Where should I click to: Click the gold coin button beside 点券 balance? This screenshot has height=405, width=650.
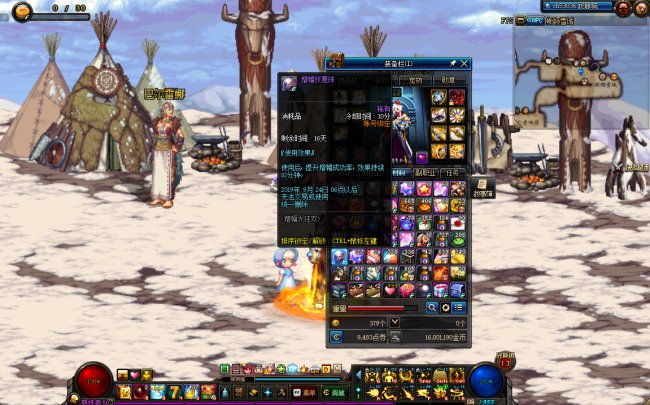pyautogui.click(x=336, y=337)
